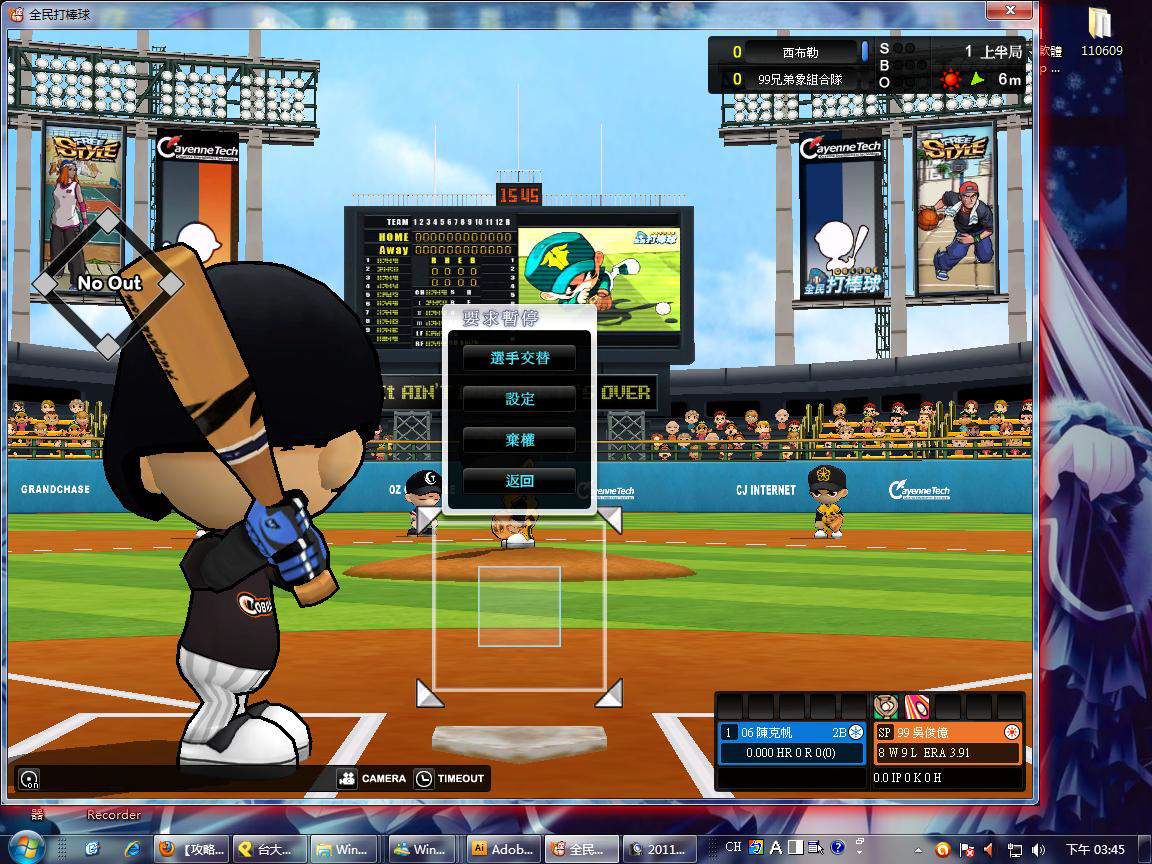The height and width of the screenshot is (864, 1152).
Task: Click 返回 to resume the game
Action: (x=519, y=481)
